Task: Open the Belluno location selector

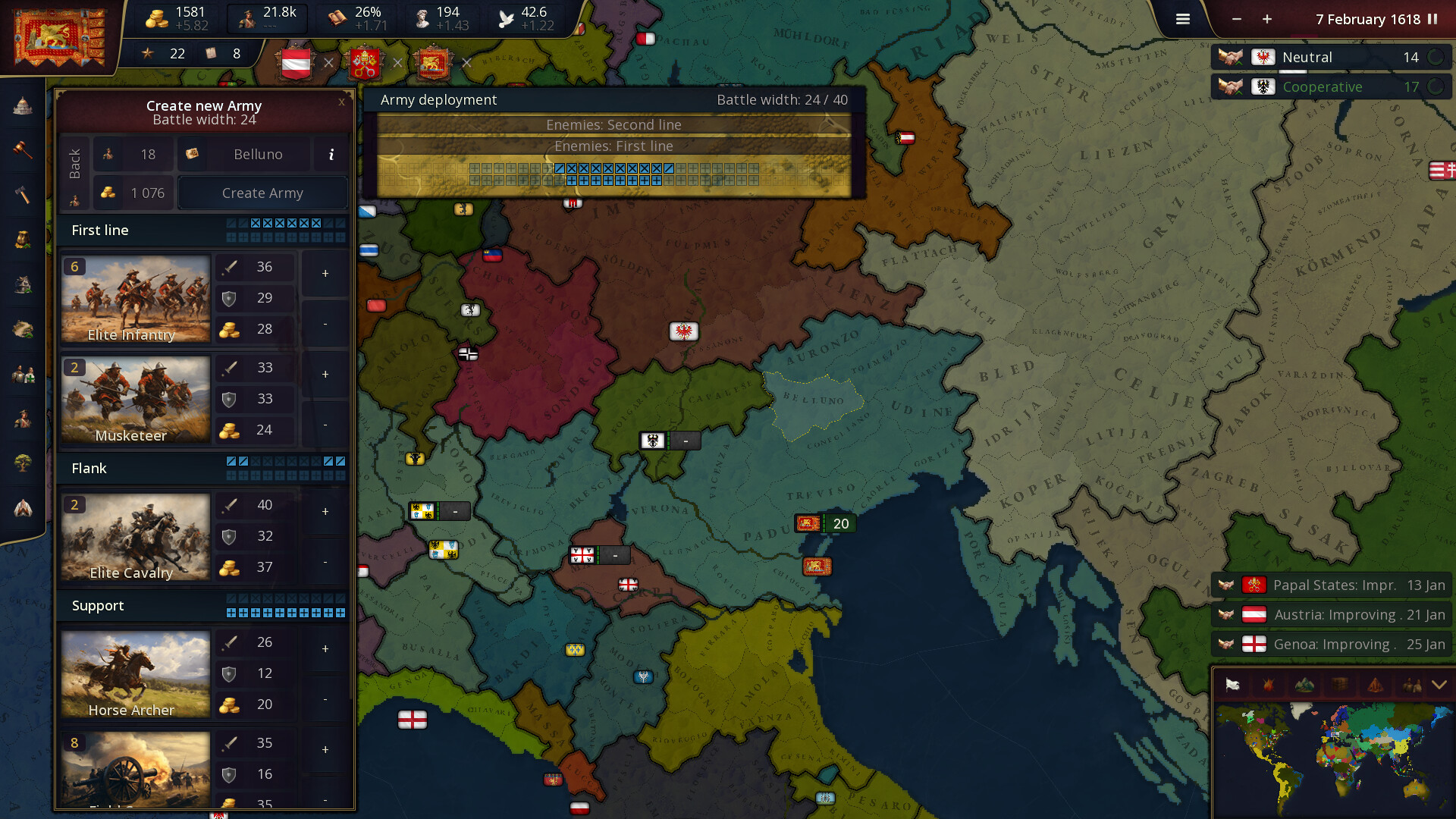Action: [256, 154]
